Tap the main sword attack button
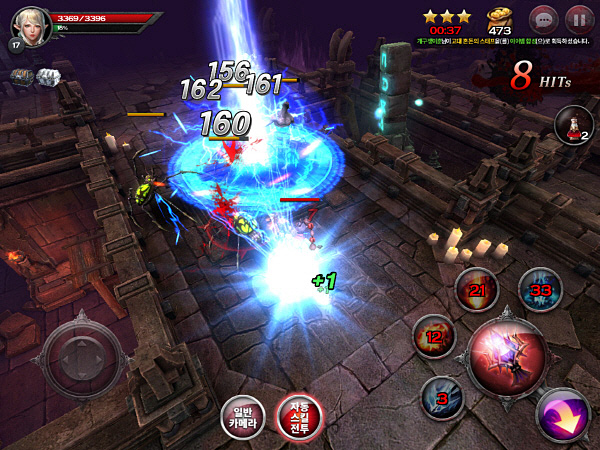Image resolution: width=600 pixels, height=450 pixels. point(508,353)
